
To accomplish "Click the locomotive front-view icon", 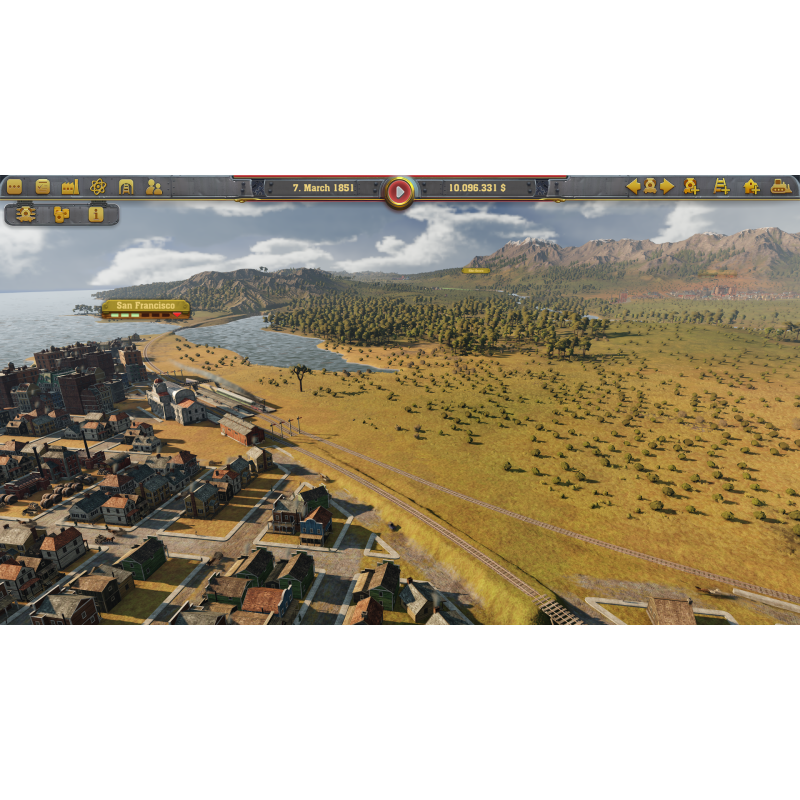I will click(26, 214).
